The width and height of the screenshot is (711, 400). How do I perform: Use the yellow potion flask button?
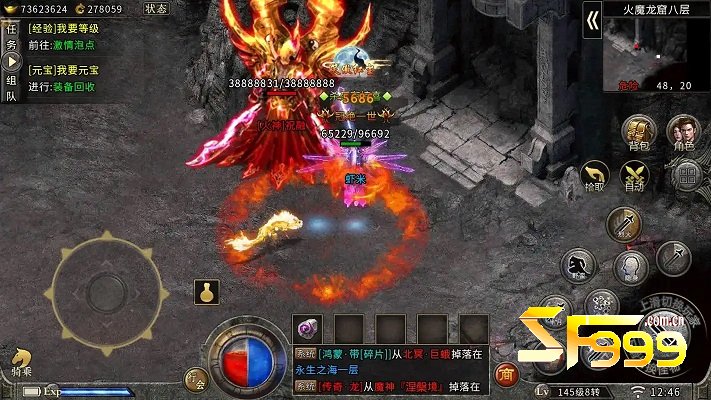pyautogui.click(x=207, y=293)
